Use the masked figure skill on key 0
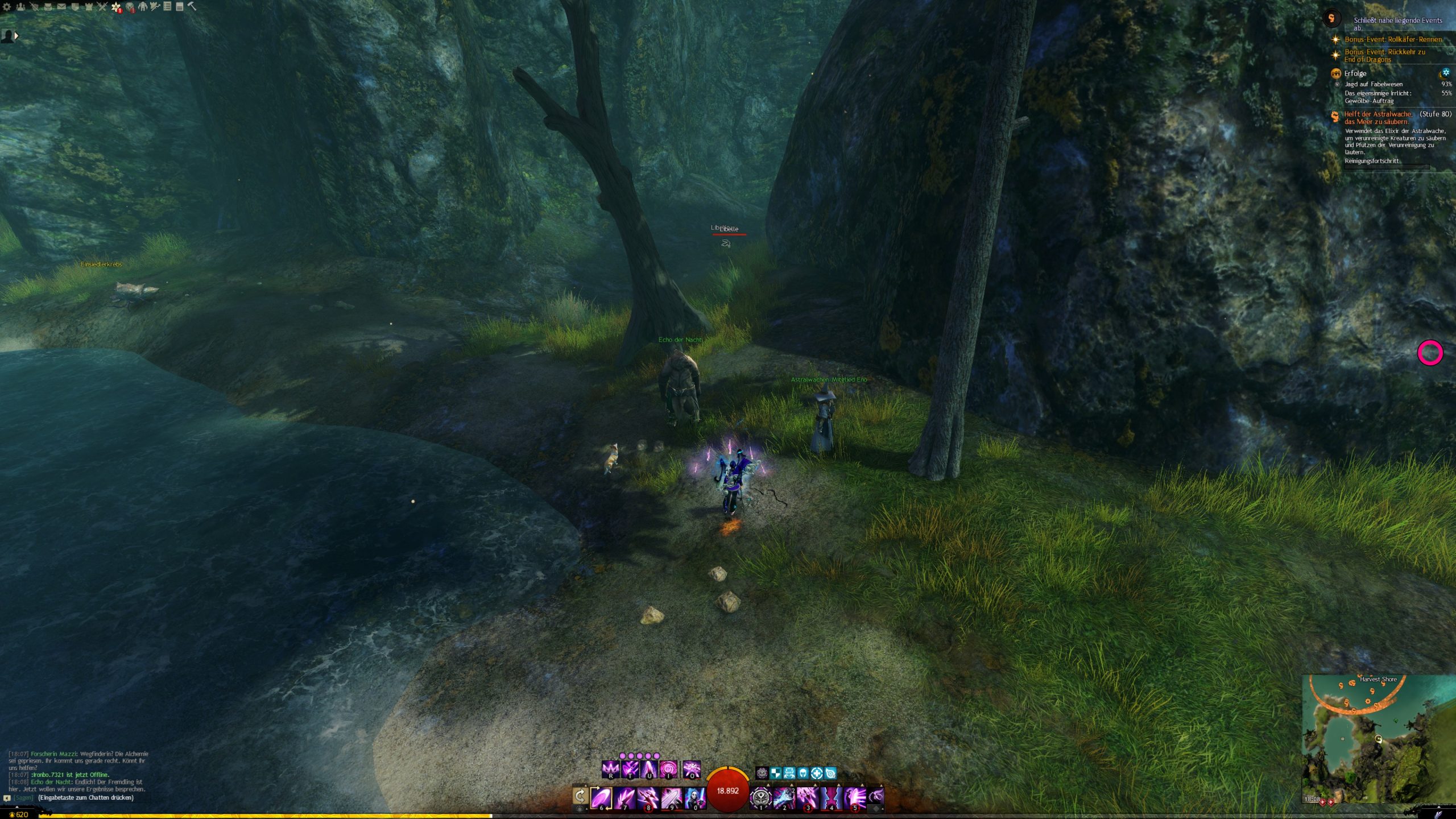The height and width of the screenshot is (819, 1456). click(x=695, y=797)
